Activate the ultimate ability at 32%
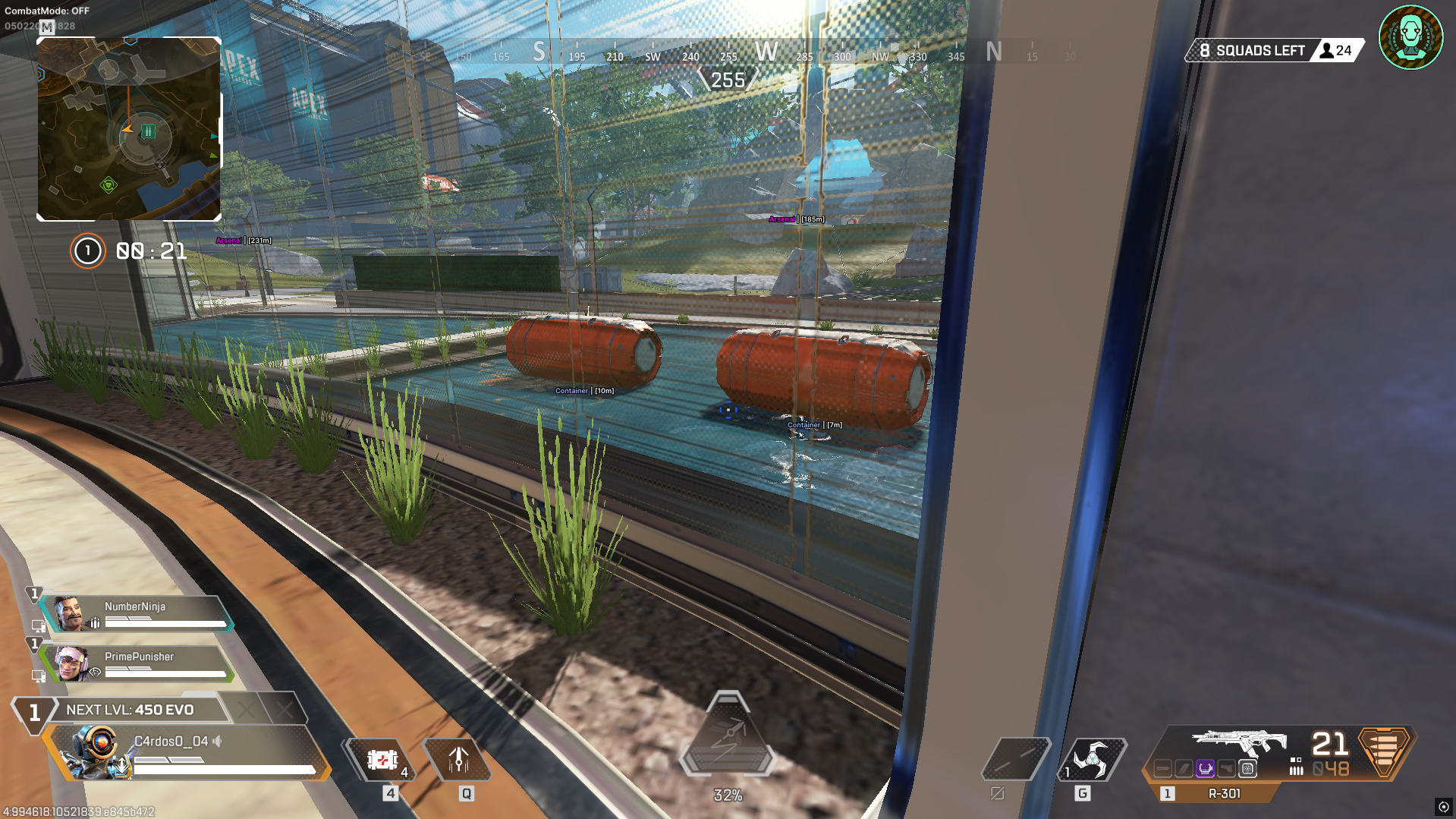 tap(727, 736)
